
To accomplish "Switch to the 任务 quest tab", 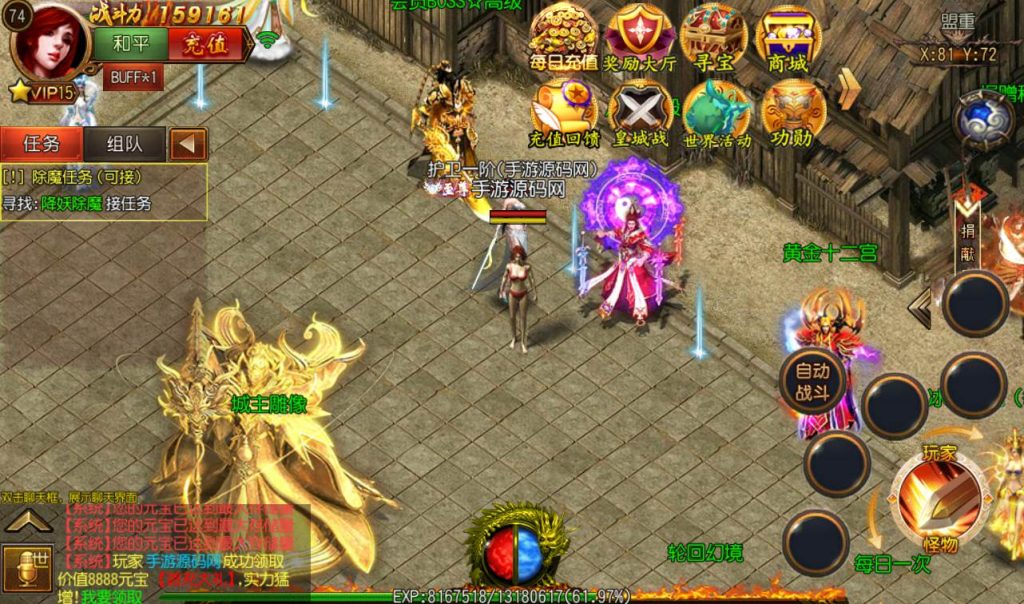I will pyautogui.click(x=41, y=143).
